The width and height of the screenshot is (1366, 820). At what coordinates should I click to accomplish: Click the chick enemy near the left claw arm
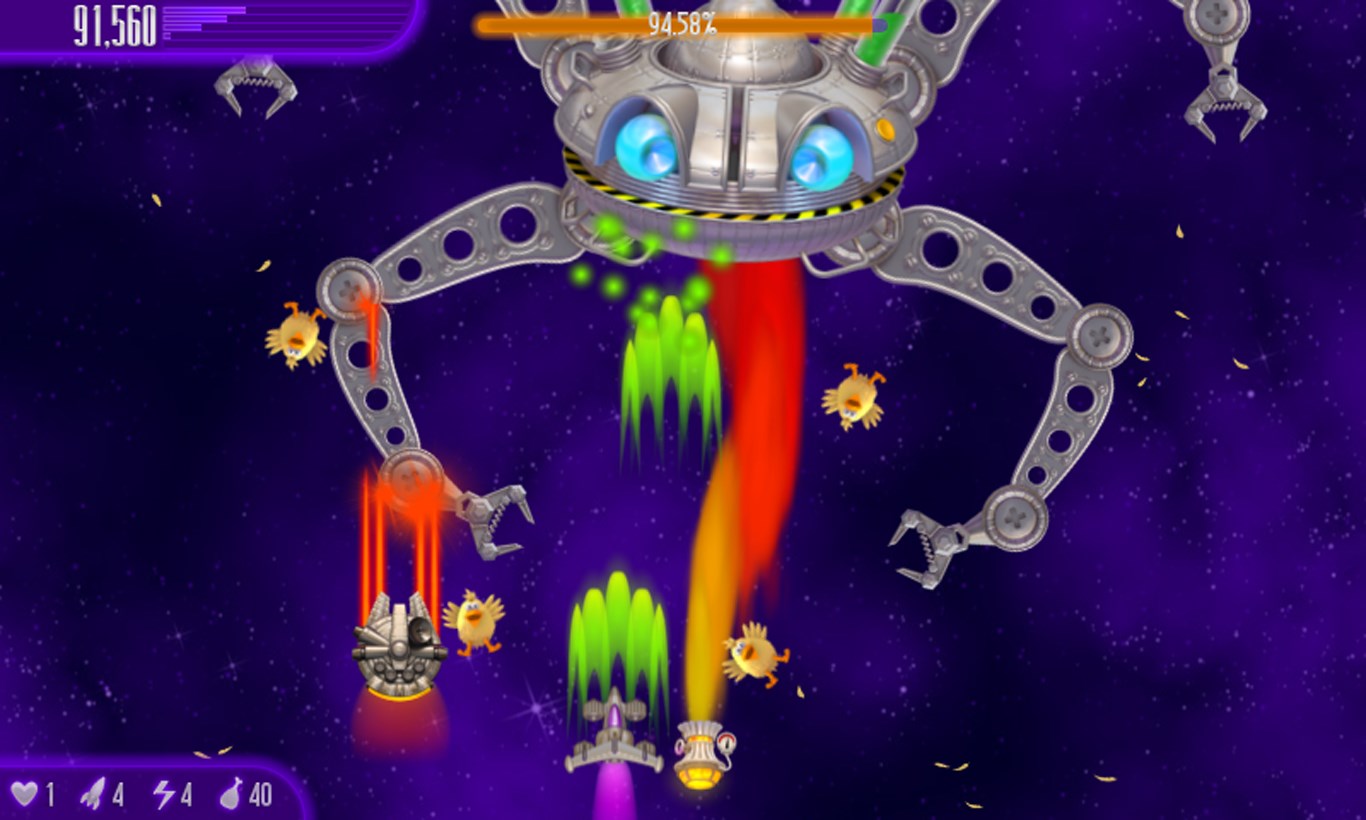[x=296, y=335]
